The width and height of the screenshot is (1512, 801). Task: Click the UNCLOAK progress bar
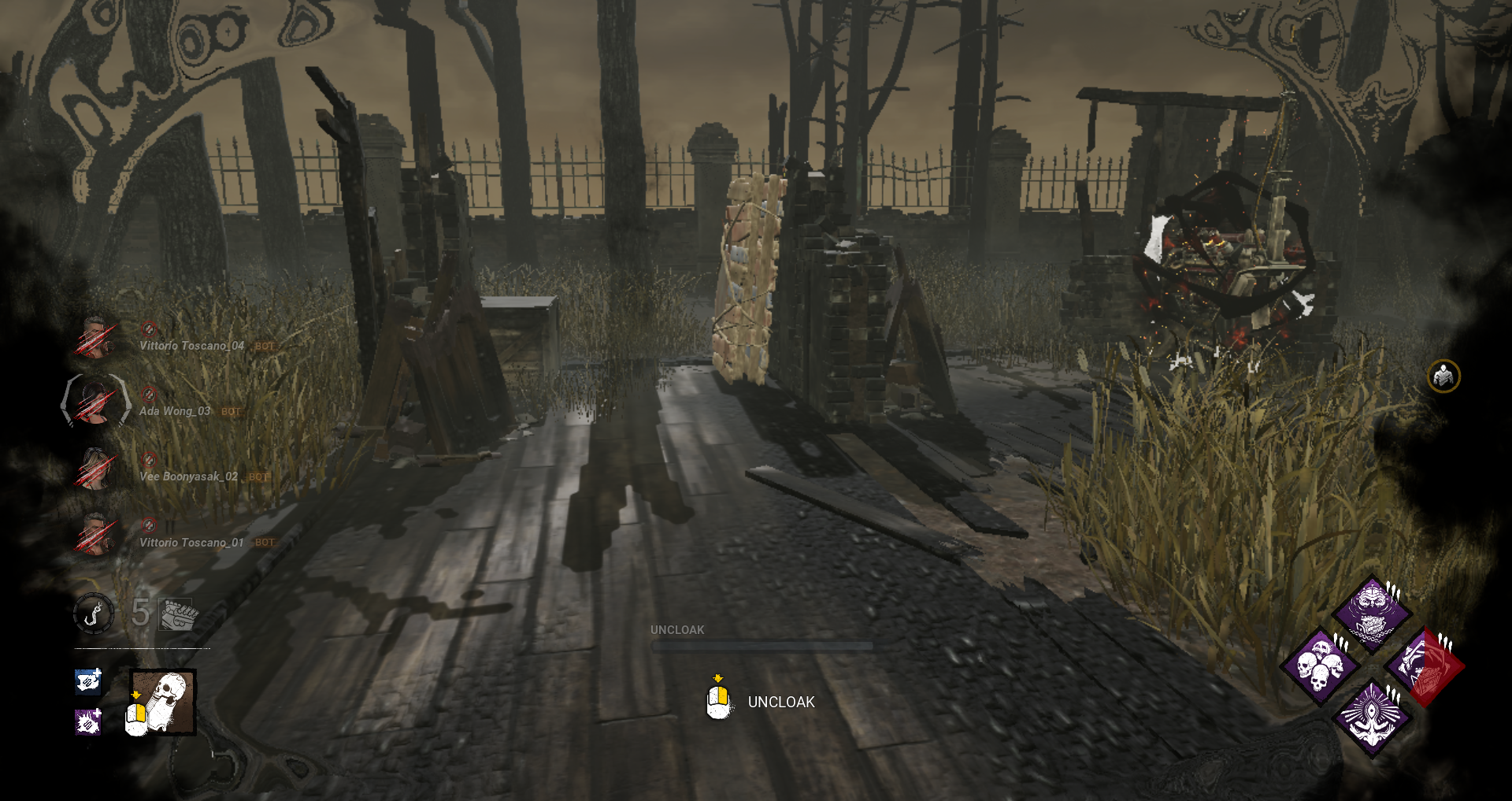(762, 645)
